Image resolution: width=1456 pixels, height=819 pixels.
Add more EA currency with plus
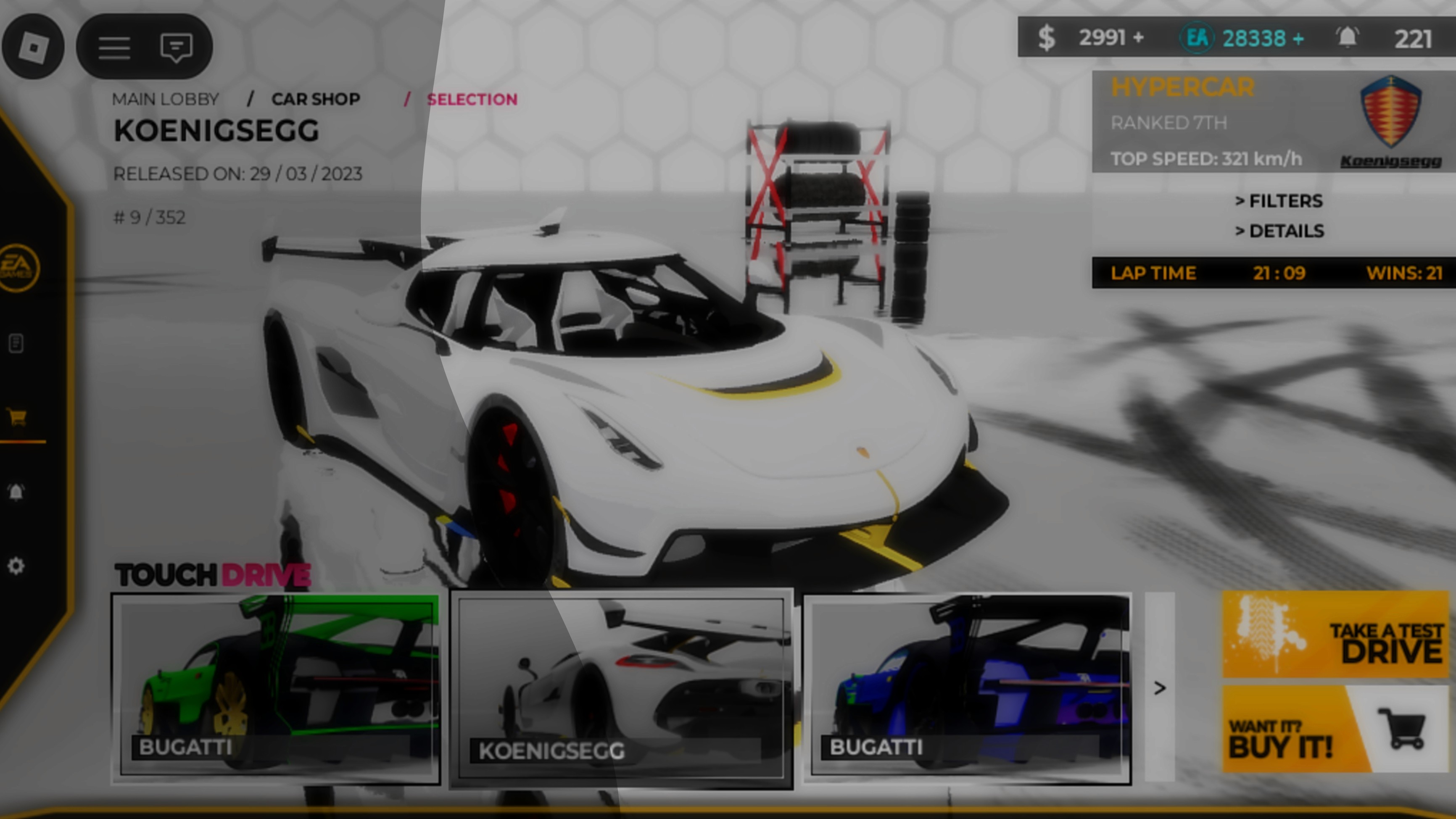[x=1298, y=38]
